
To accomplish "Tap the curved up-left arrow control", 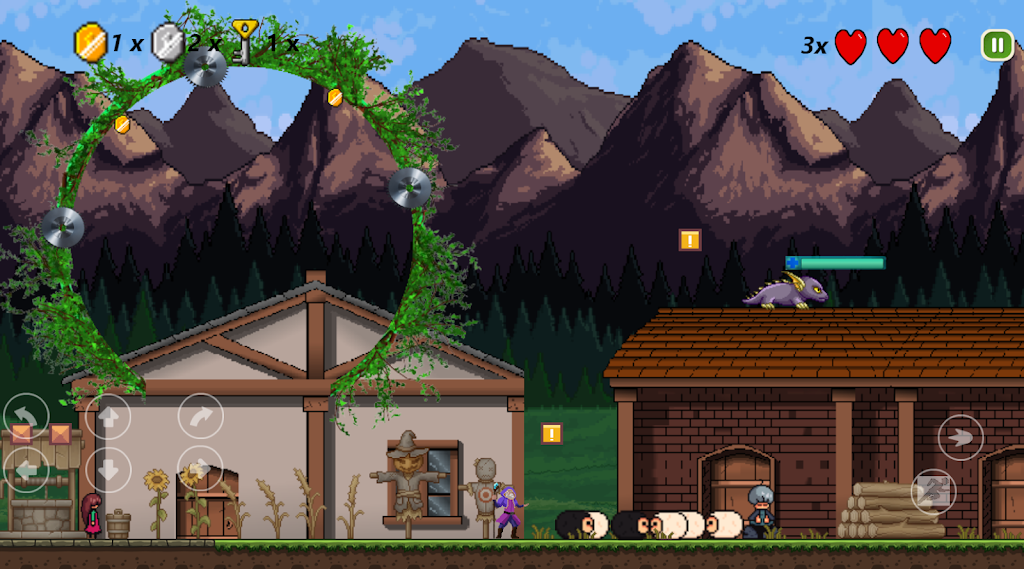I will (x=26, y=416).
